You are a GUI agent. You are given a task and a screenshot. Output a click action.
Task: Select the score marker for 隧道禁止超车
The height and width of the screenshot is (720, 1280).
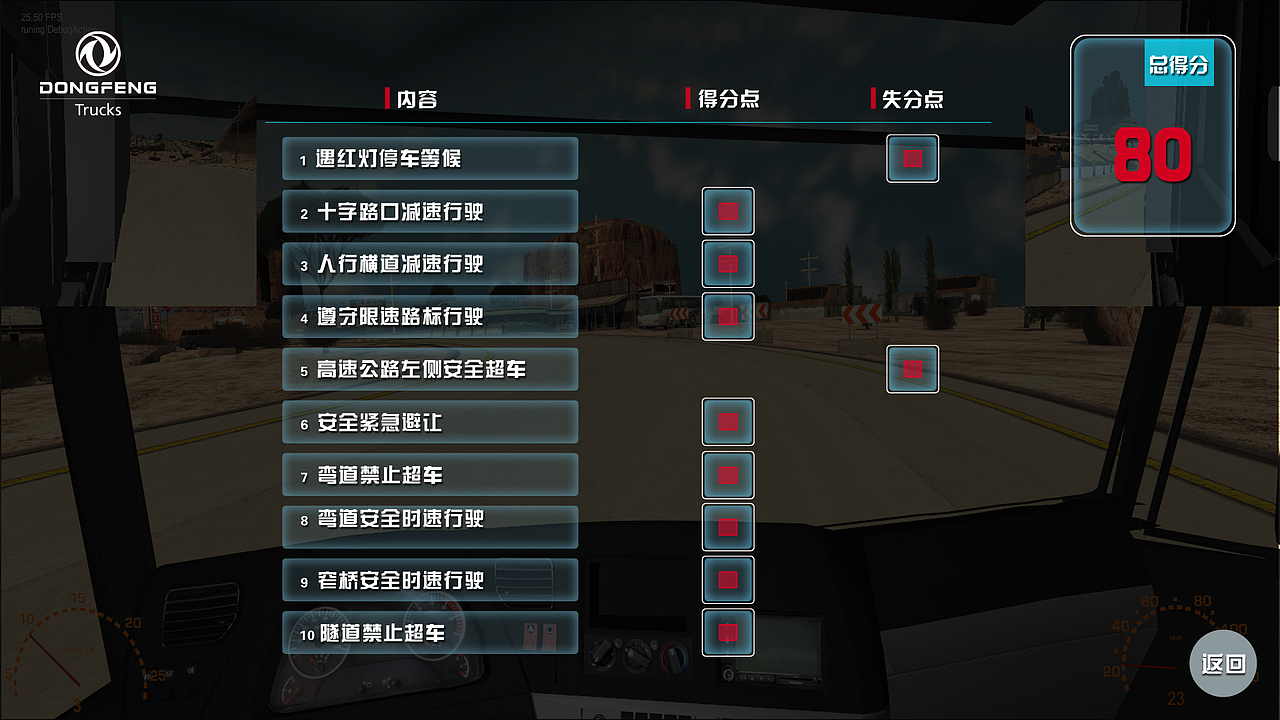[728, 632]
